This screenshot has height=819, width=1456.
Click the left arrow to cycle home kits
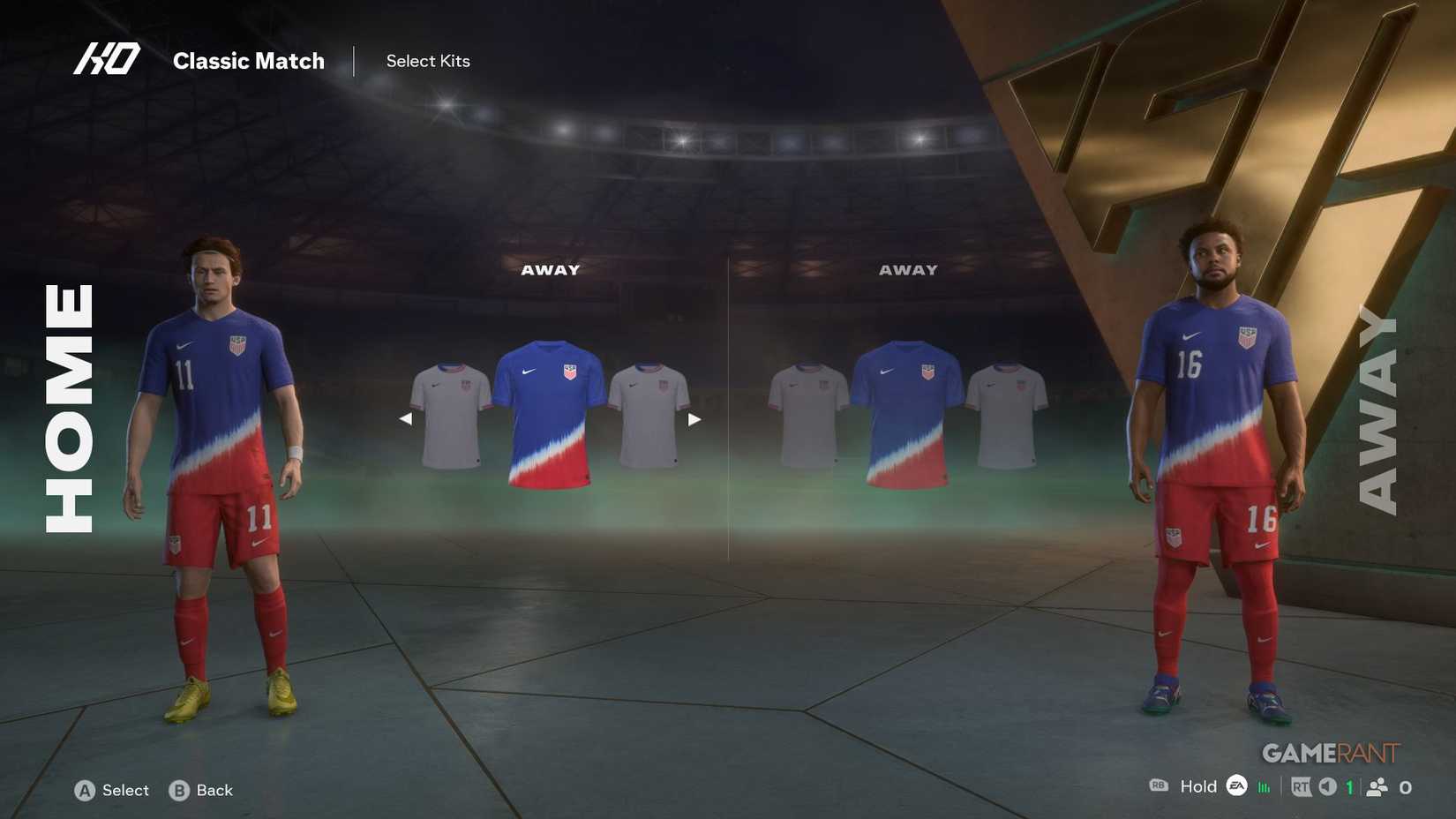click(407, 418)
